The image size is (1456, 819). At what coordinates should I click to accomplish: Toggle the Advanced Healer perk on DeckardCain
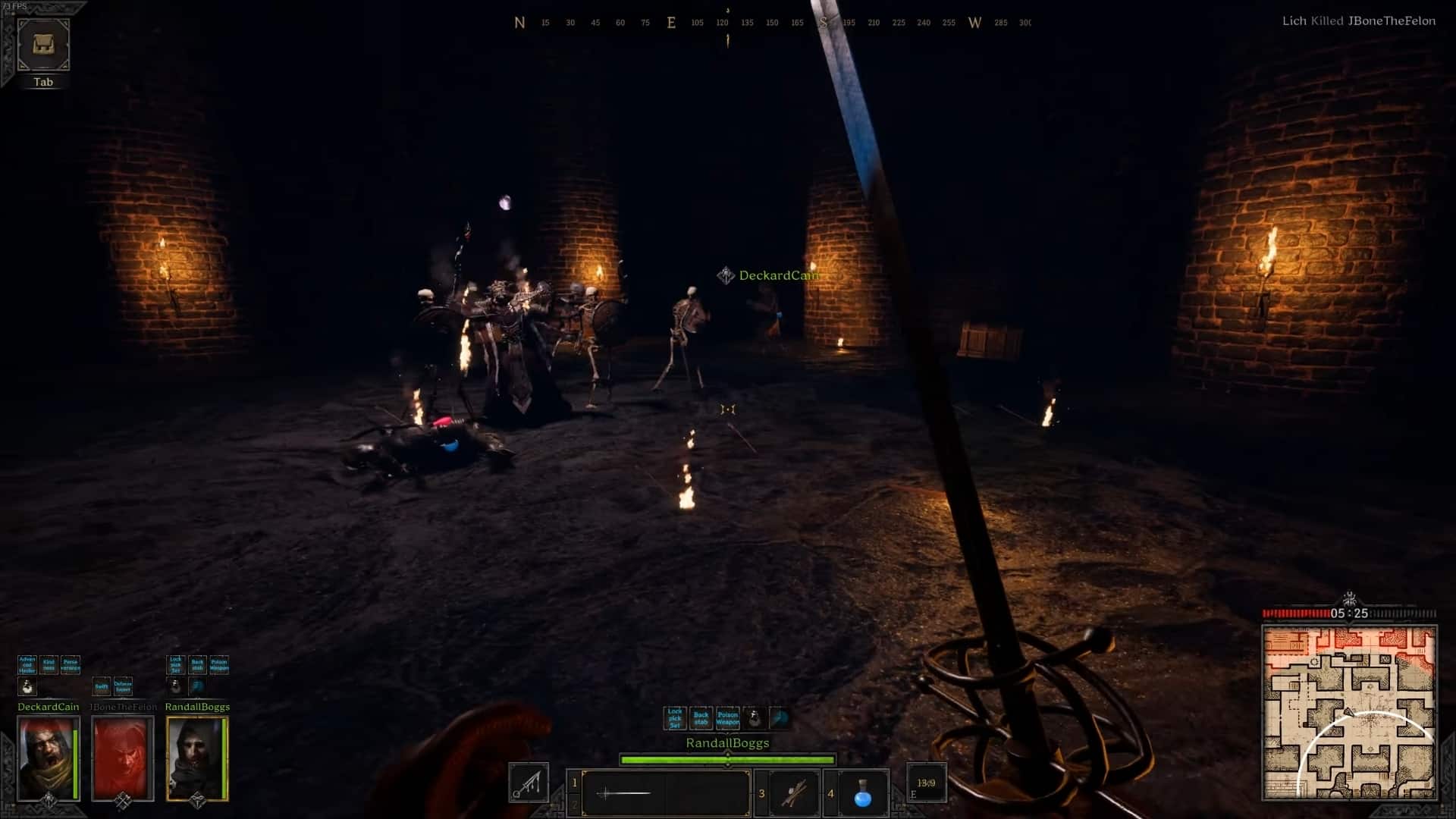click(x=27, y=665)
